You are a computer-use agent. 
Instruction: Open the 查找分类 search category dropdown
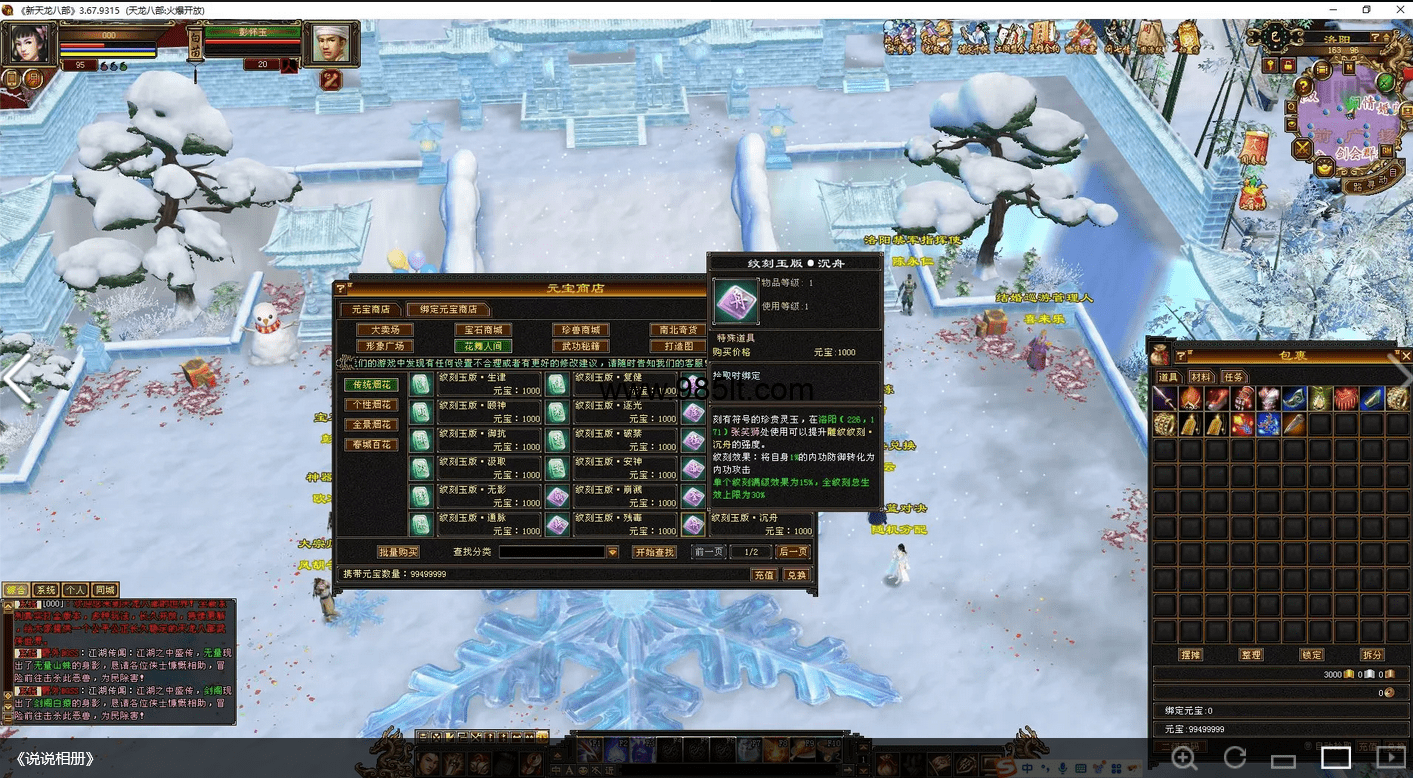click(x=613, y=552)
